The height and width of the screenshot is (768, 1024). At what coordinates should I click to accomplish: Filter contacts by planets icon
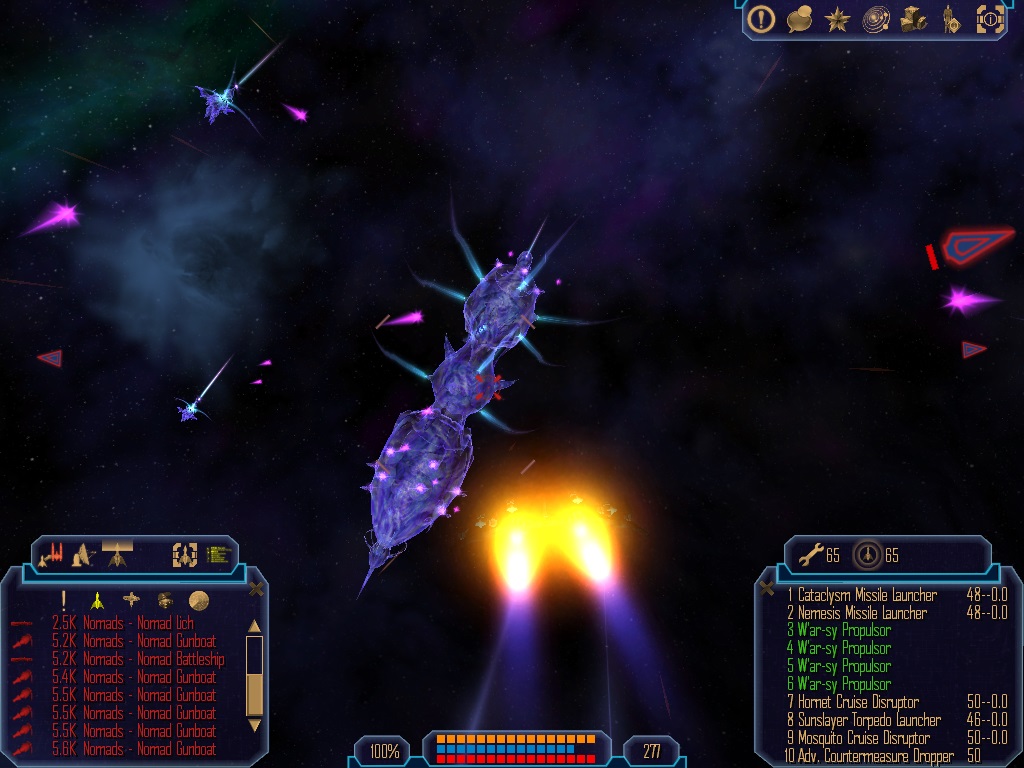coord(198,600)
